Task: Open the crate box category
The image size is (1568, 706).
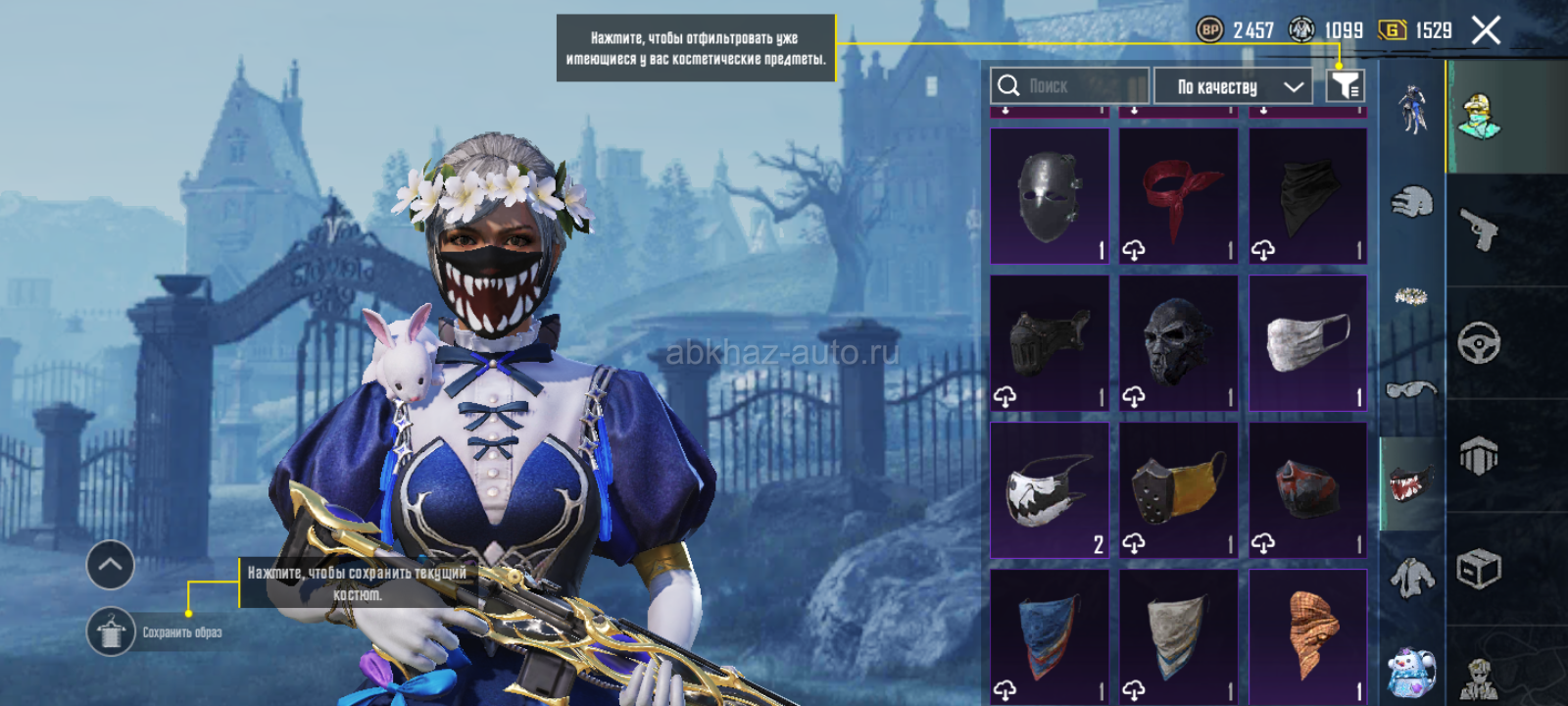Action: tap(1480, 569)
